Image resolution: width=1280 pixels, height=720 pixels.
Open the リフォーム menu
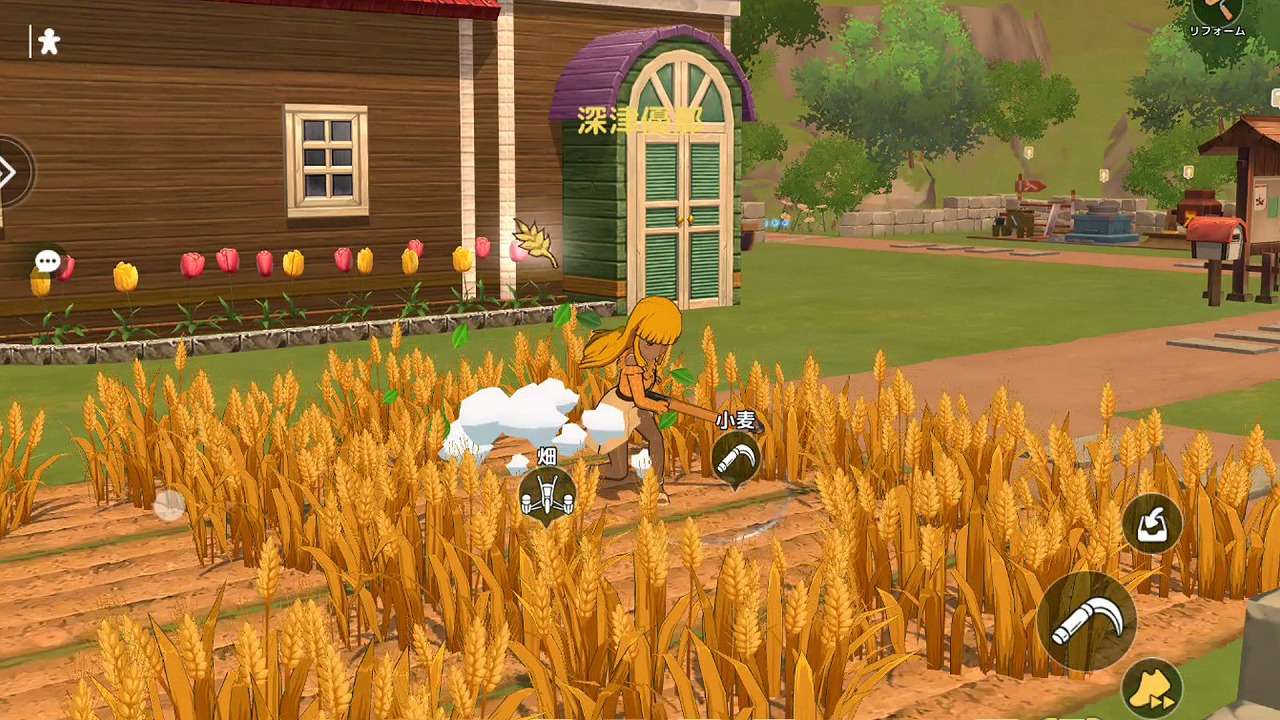pos(1217,14)
